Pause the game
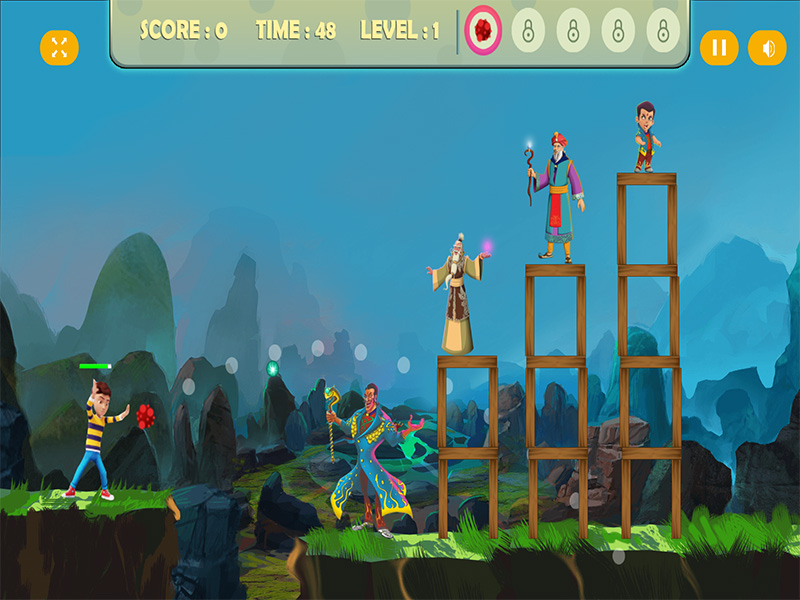The height and width of the screenshot is (600, 800). tap(718, 47)
